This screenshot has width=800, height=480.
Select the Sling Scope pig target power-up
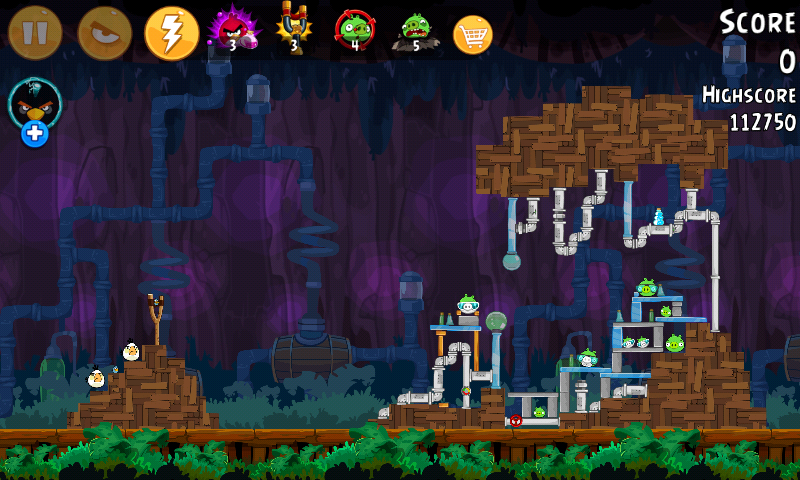tap(354, 30)
